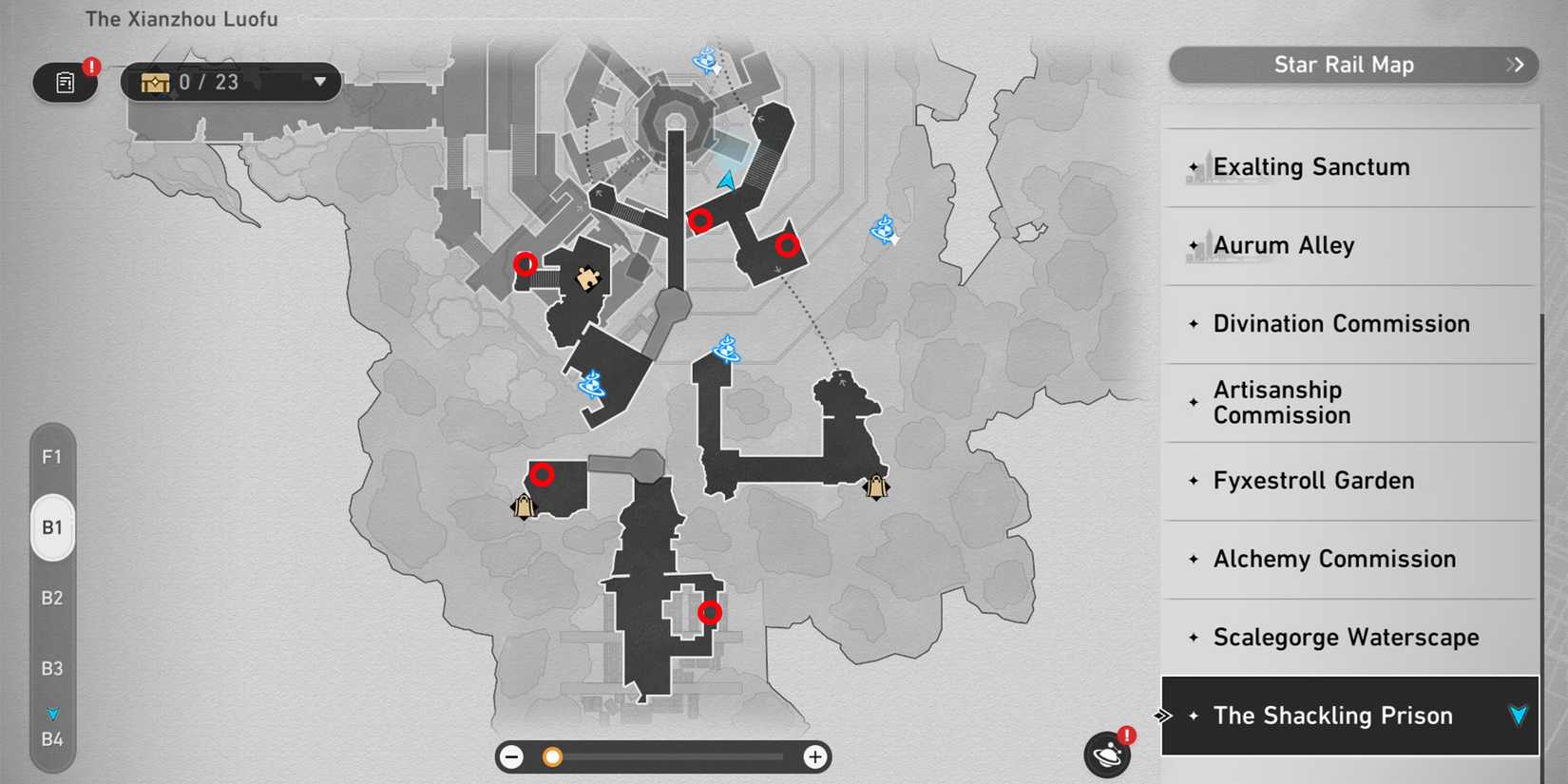The image size is (1568, 784).
Task: Click the treasure chest counter icon
Action: pyautogui.click(x=155, y=82)
